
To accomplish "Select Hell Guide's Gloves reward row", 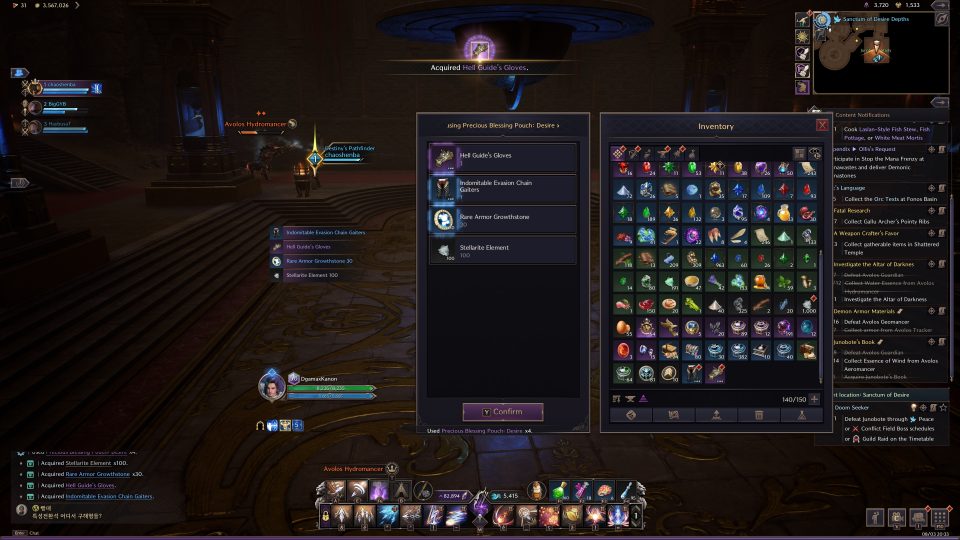I will 503,157.
